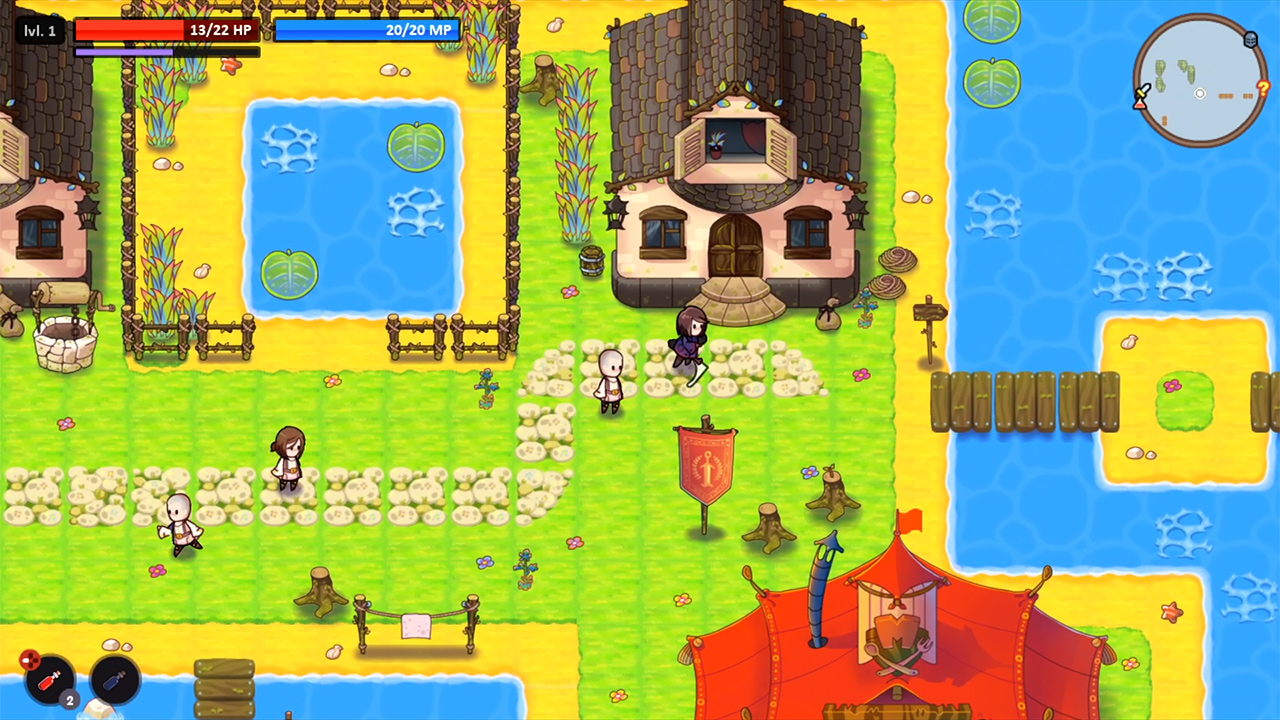
Task: Open the wooden double doors of the large house
Action: tap(737, 245)
